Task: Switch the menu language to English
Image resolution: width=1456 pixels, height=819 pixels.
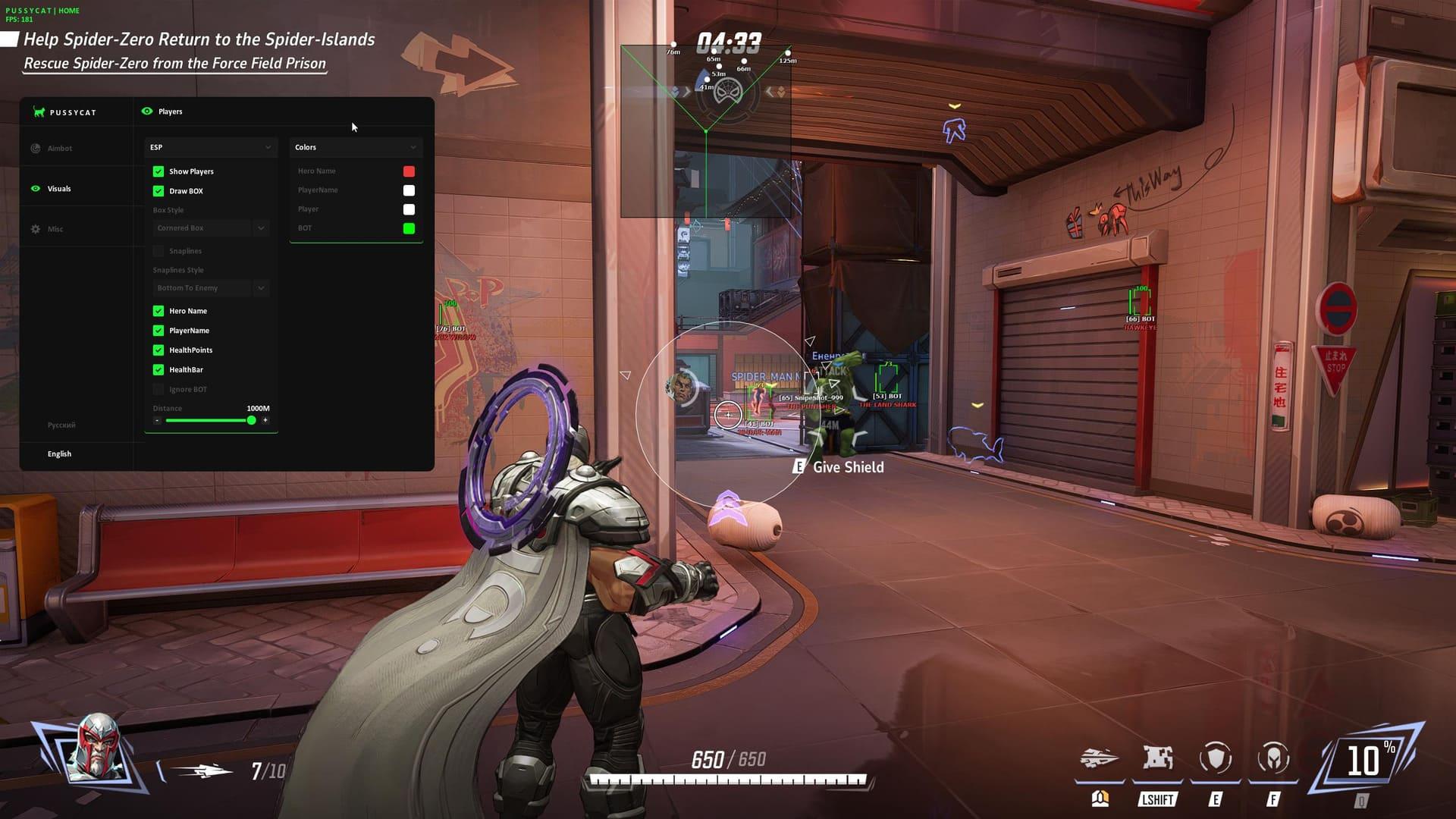Action: [59, 453]
